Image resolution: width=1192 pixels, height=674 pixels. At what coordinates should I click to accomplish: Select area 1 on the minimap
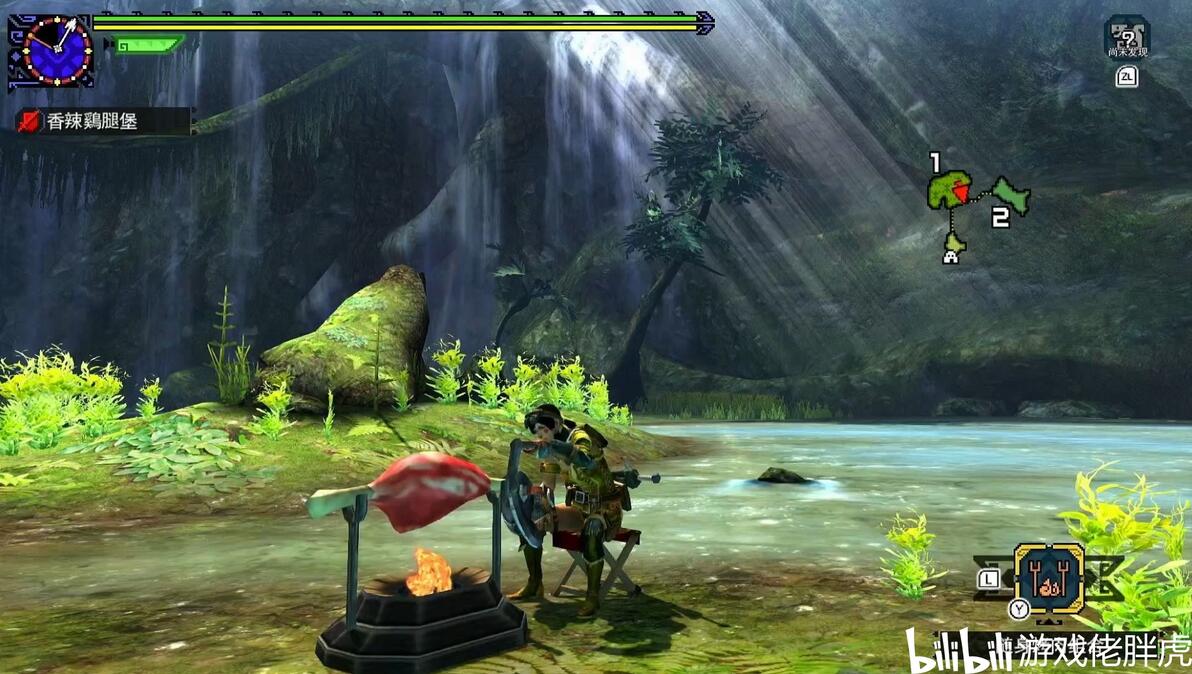pyautogui.click(x=948, y=189)
